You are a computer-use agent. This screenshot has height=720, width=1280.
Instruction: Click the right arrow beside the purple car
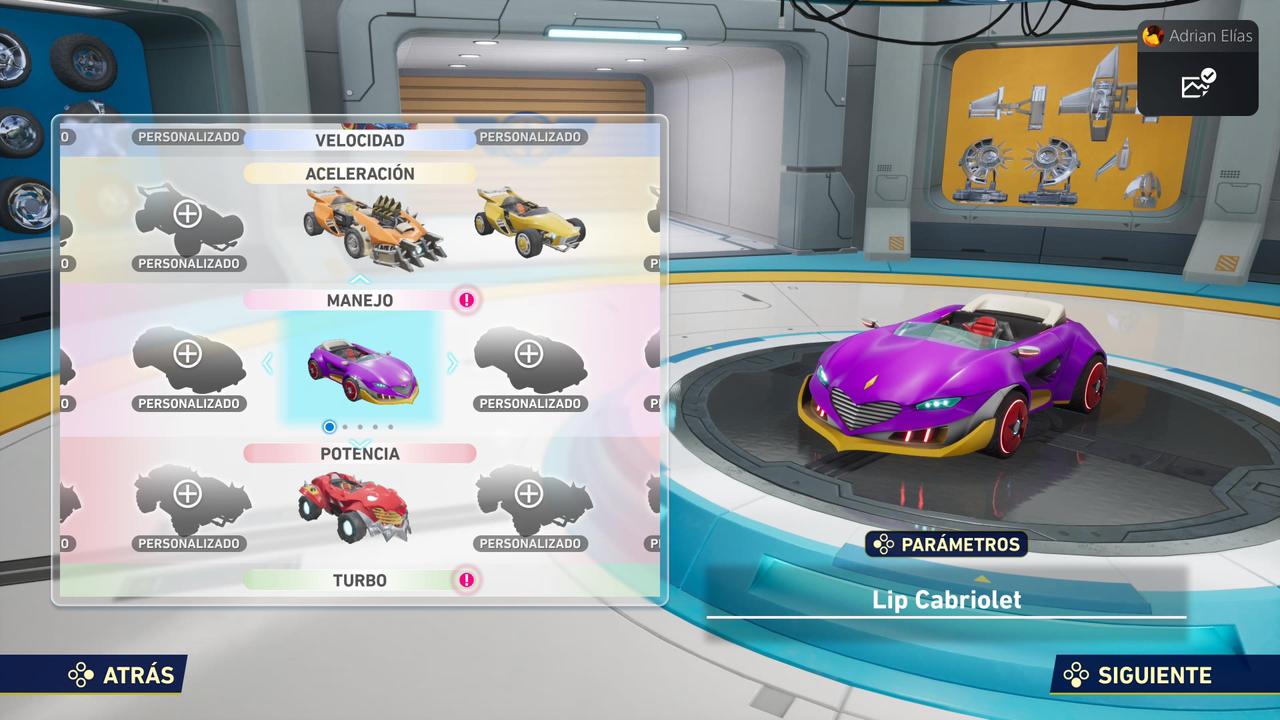pos(452,364)
